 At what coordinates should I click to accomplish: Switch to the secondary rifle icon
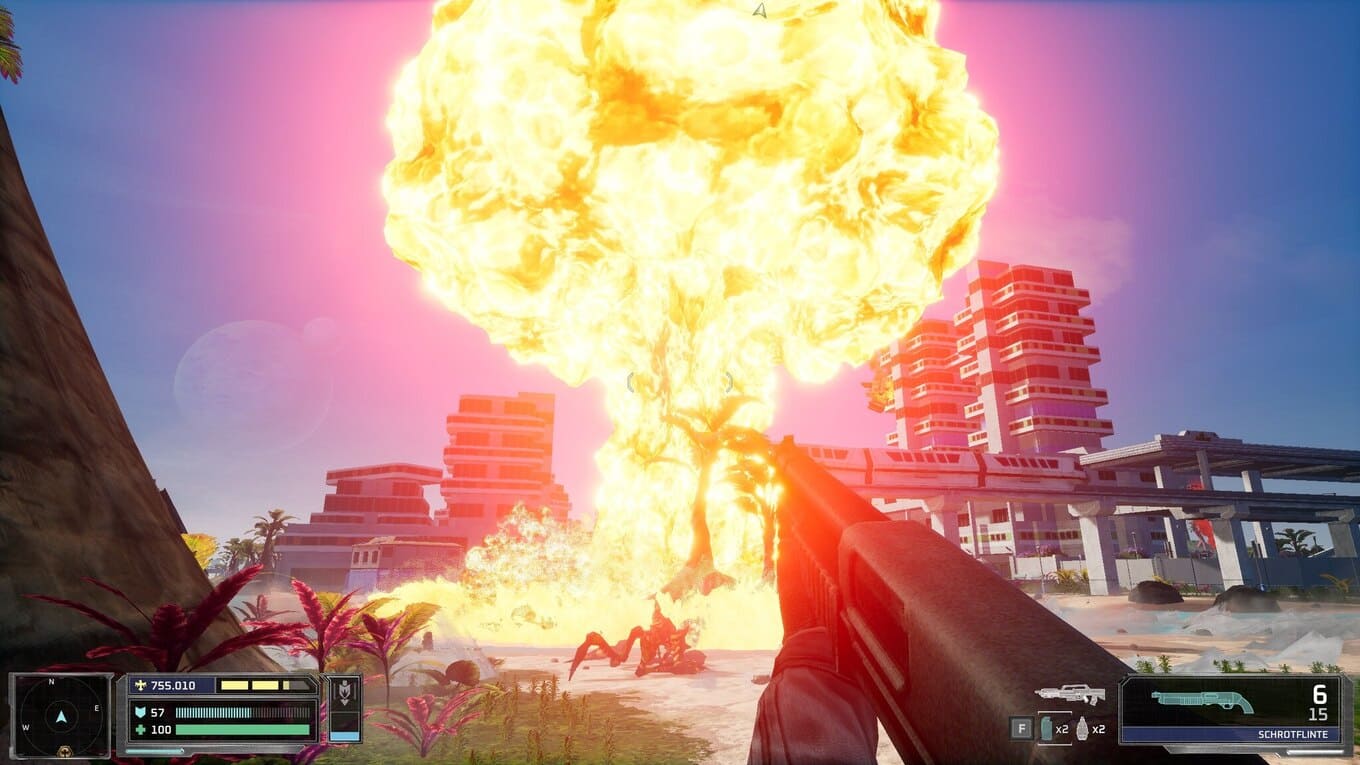1069,693
